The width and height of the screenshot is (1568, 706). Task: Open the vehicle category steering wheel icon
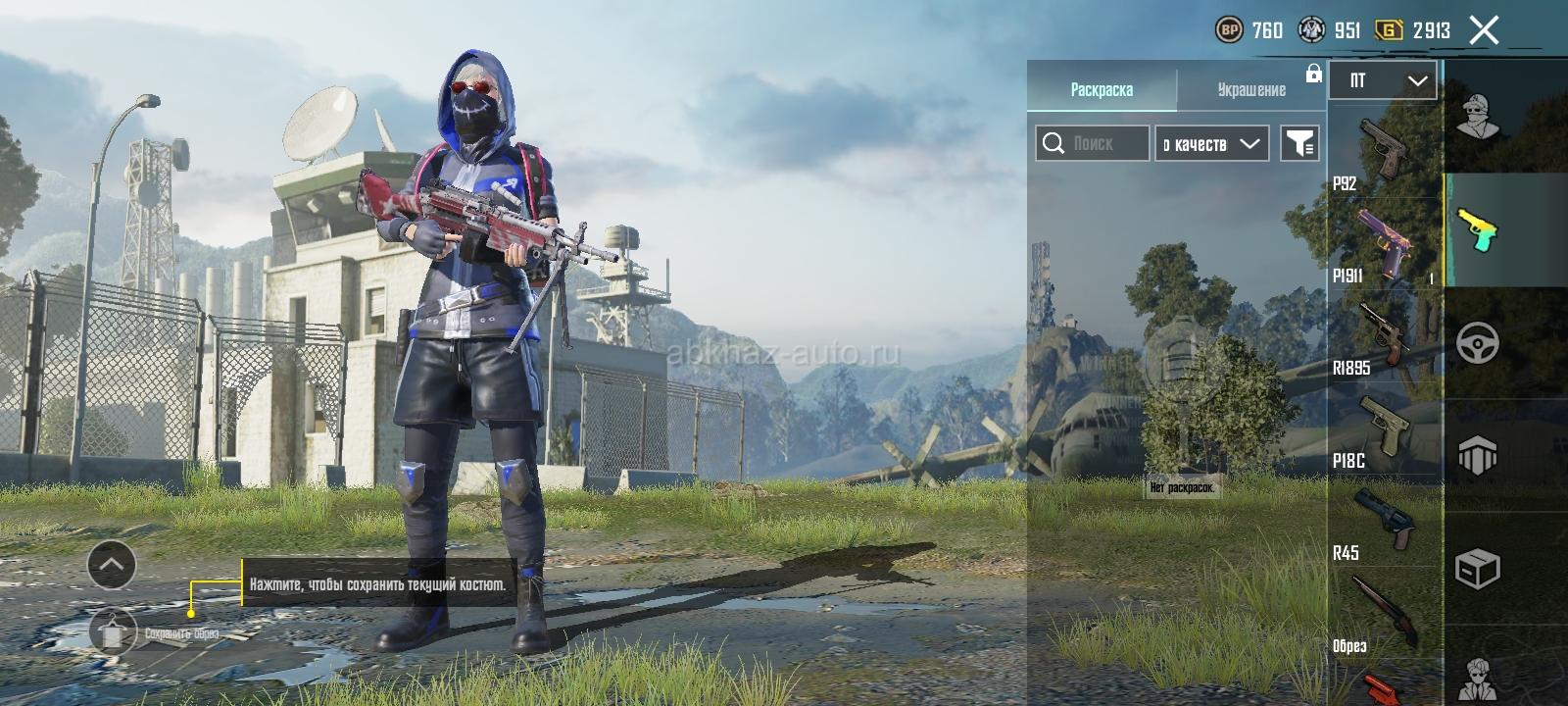(1478, 344)
